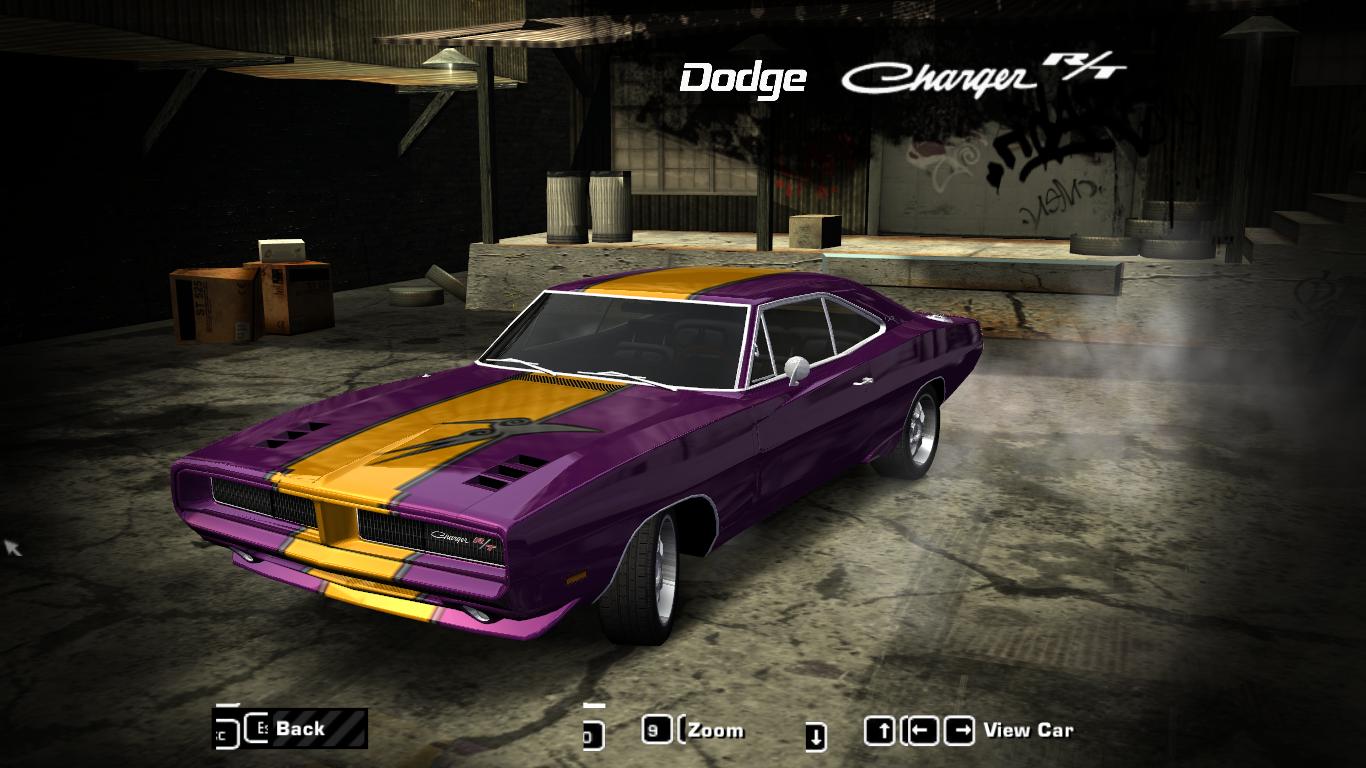This screenshot has width=1366, height=768.
Task: Click the up arrow key icon for View Car
Action: (x=879, y=729)
